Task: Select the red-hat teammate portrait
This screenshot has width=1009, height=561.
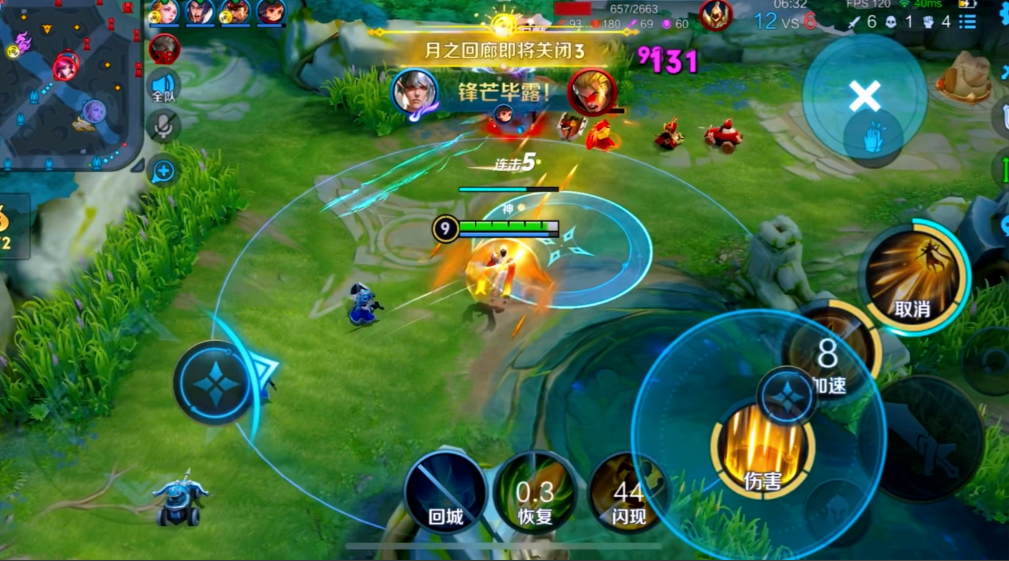Action: (x=234, y=12)
